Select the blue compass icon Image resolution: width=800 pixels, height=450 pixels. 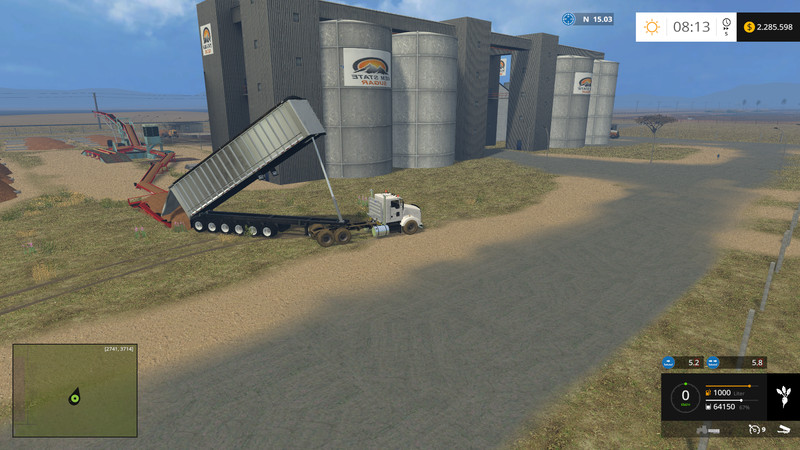tap(569, 19)
